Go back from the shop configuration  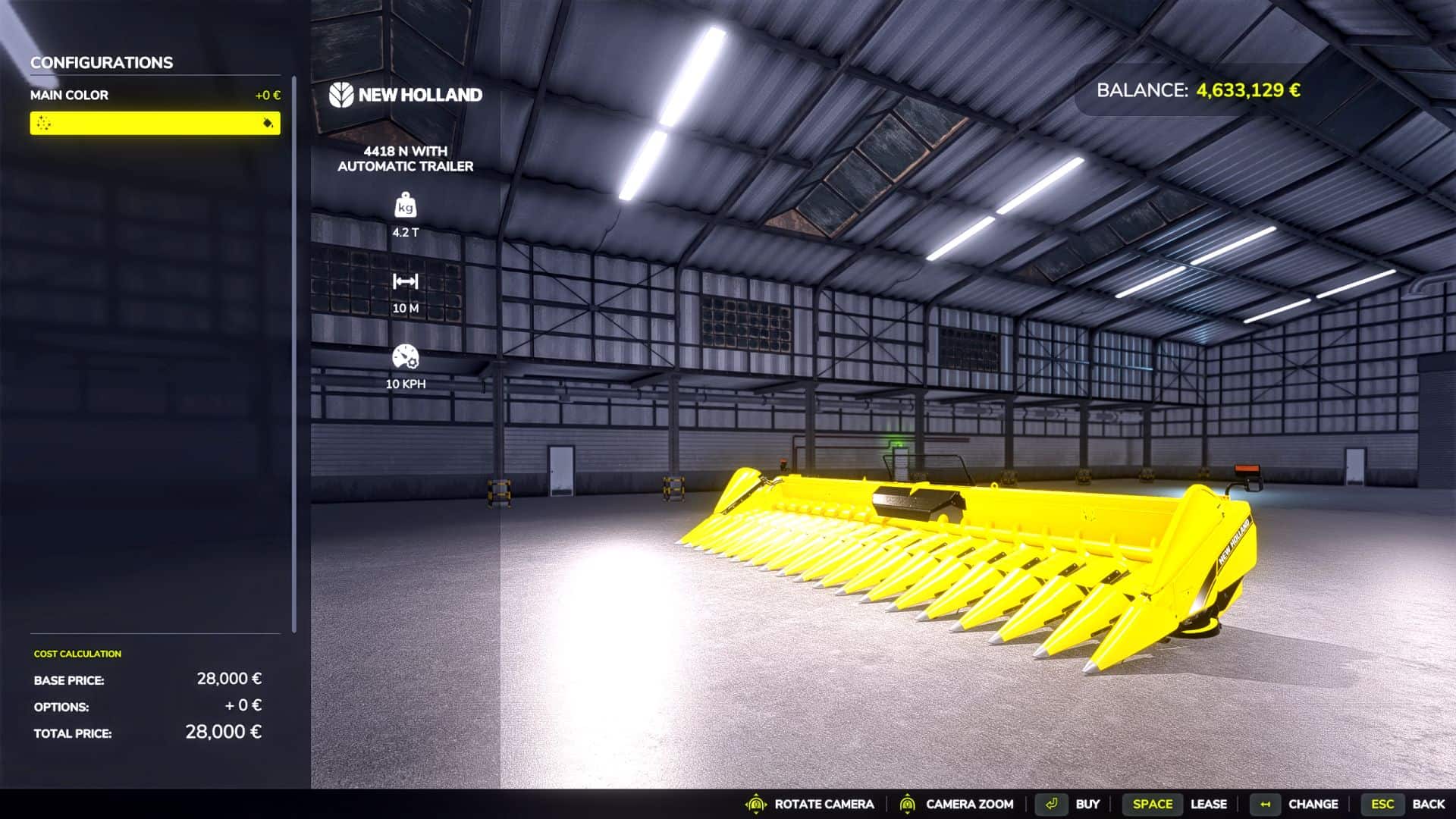tap(1427, 804)
